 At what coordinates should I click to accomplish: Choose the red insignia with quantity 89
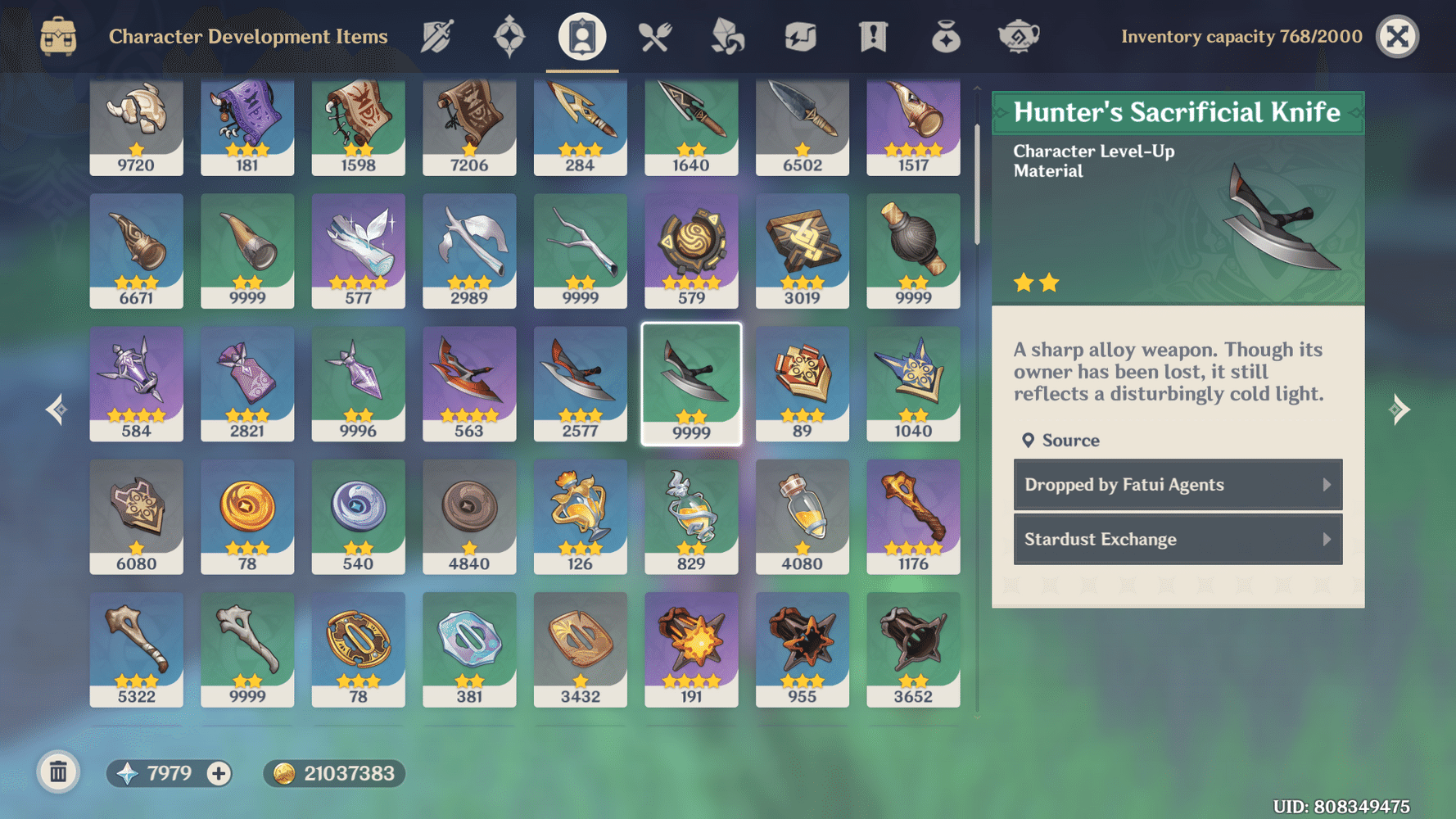tap(802, 383)
